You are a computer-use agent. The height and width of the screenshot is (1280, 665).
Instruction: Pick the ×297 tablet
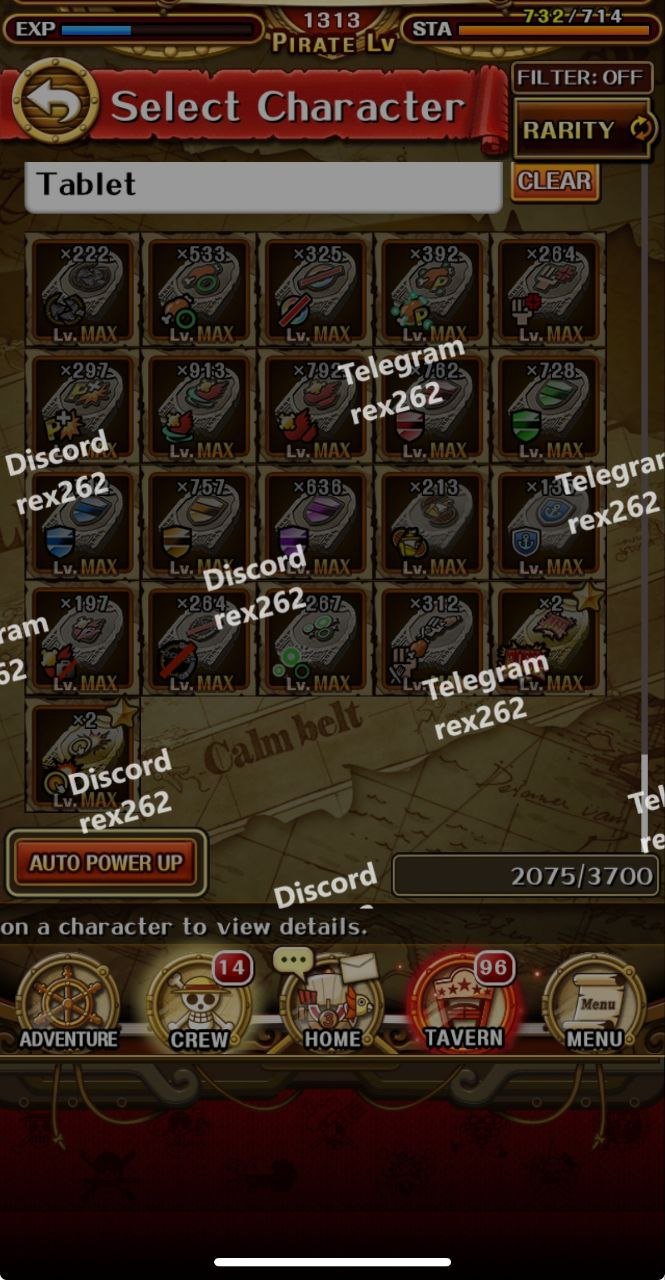point(83,407)
